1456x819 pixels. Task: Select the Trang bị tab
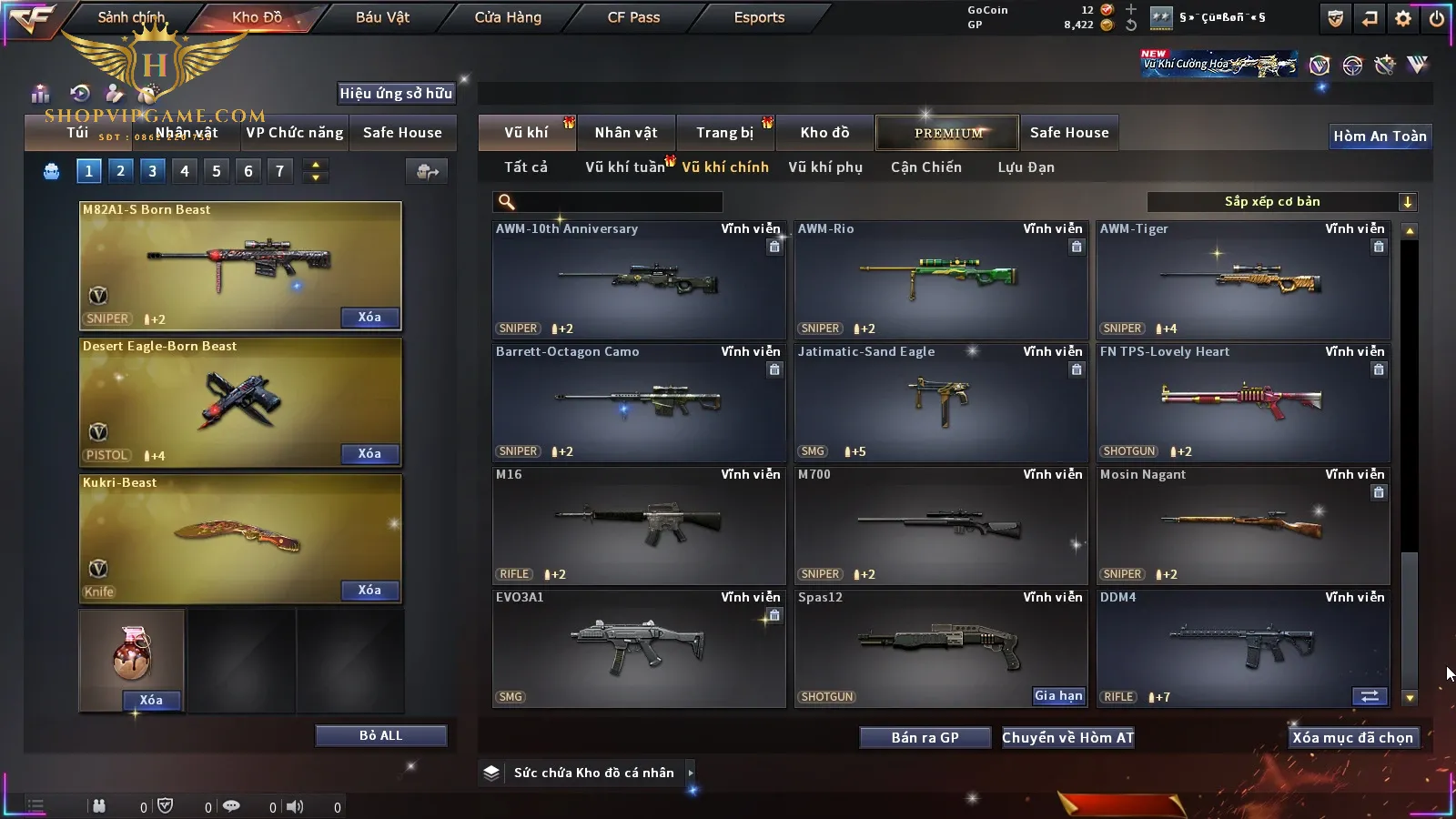tap(724, 133)
